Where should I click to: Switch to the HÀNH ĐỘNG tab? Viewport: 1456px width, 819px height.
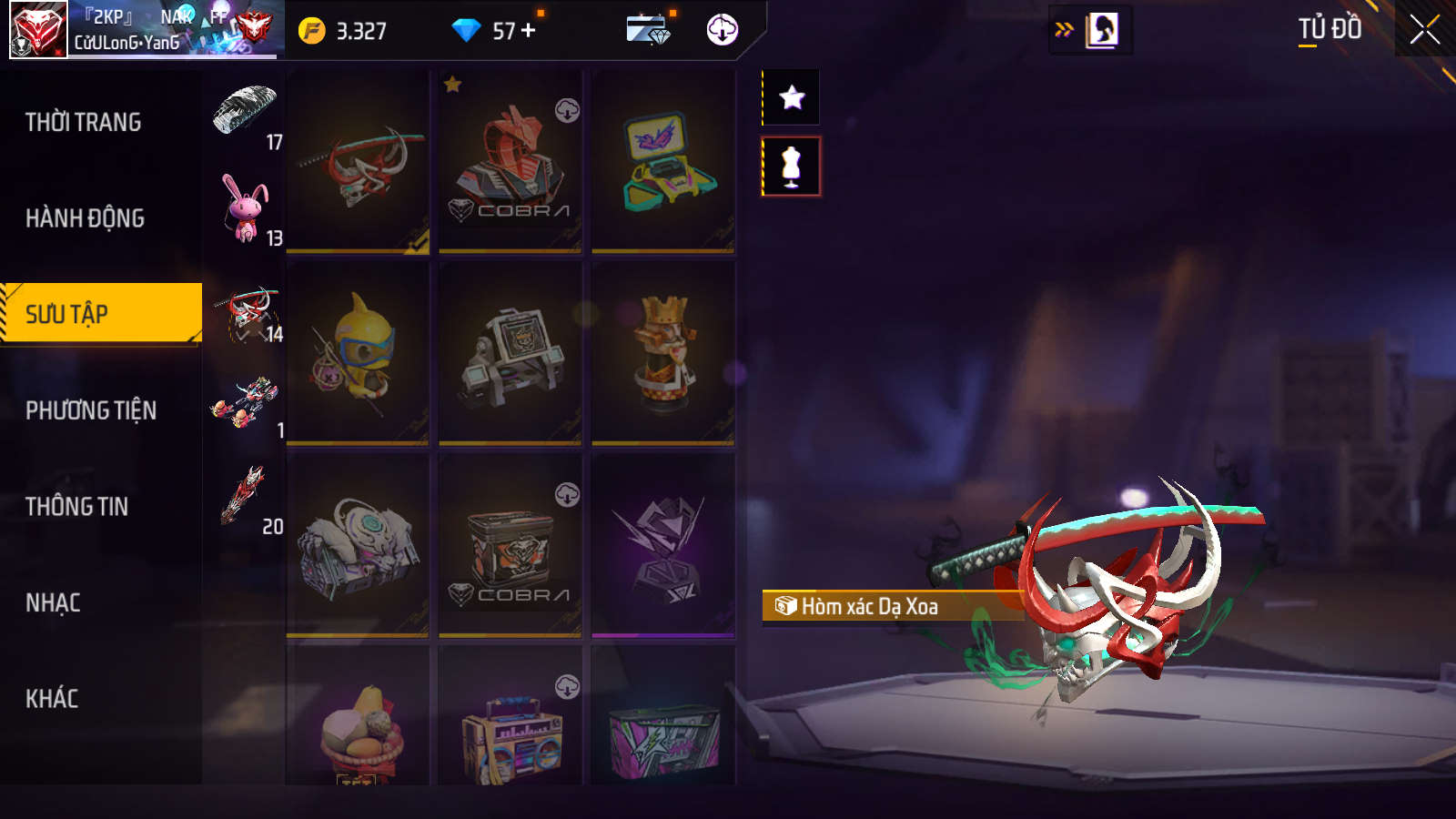tap(85, 218)
